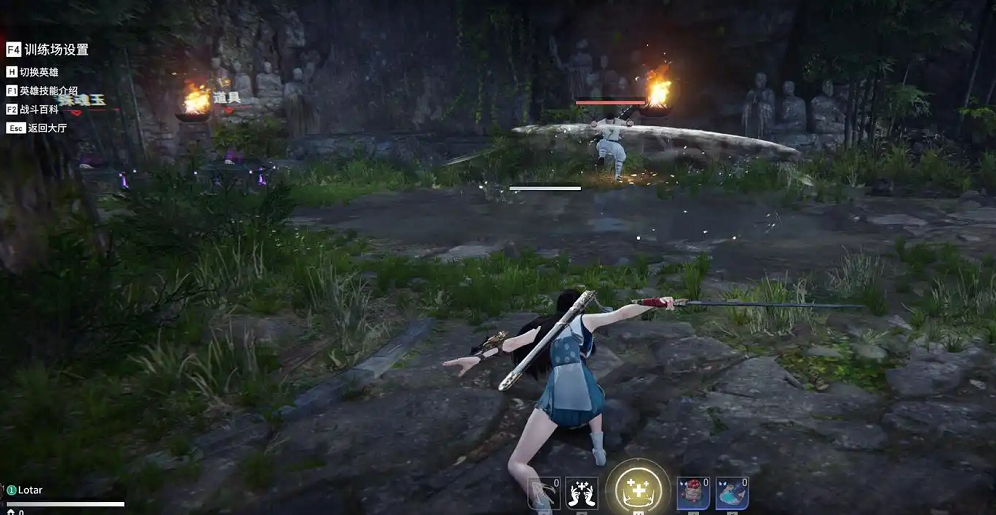This screenshot has height=515, width=996.
Task: Use the red pouch consumable slot
Action: [693, 493]
